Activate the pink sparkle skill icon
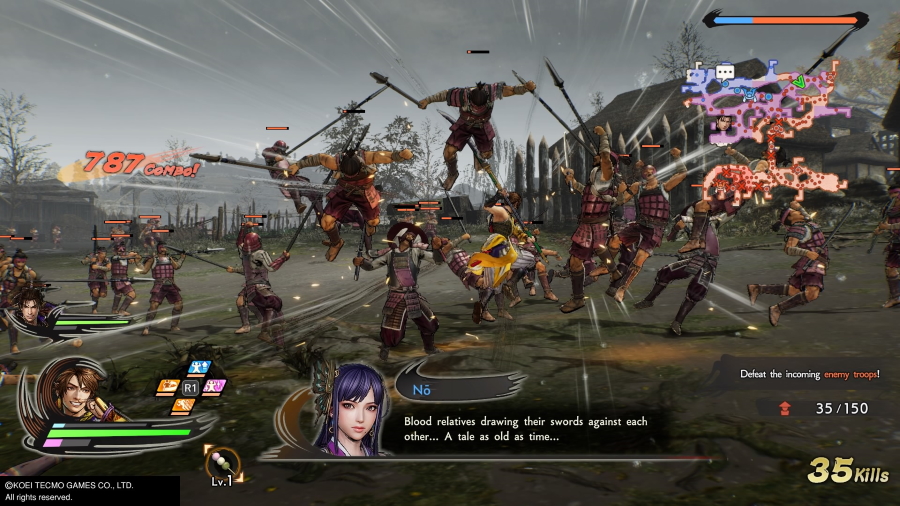Image resolution: width=900 pixels, height=506 pixels. pos(213,386)
